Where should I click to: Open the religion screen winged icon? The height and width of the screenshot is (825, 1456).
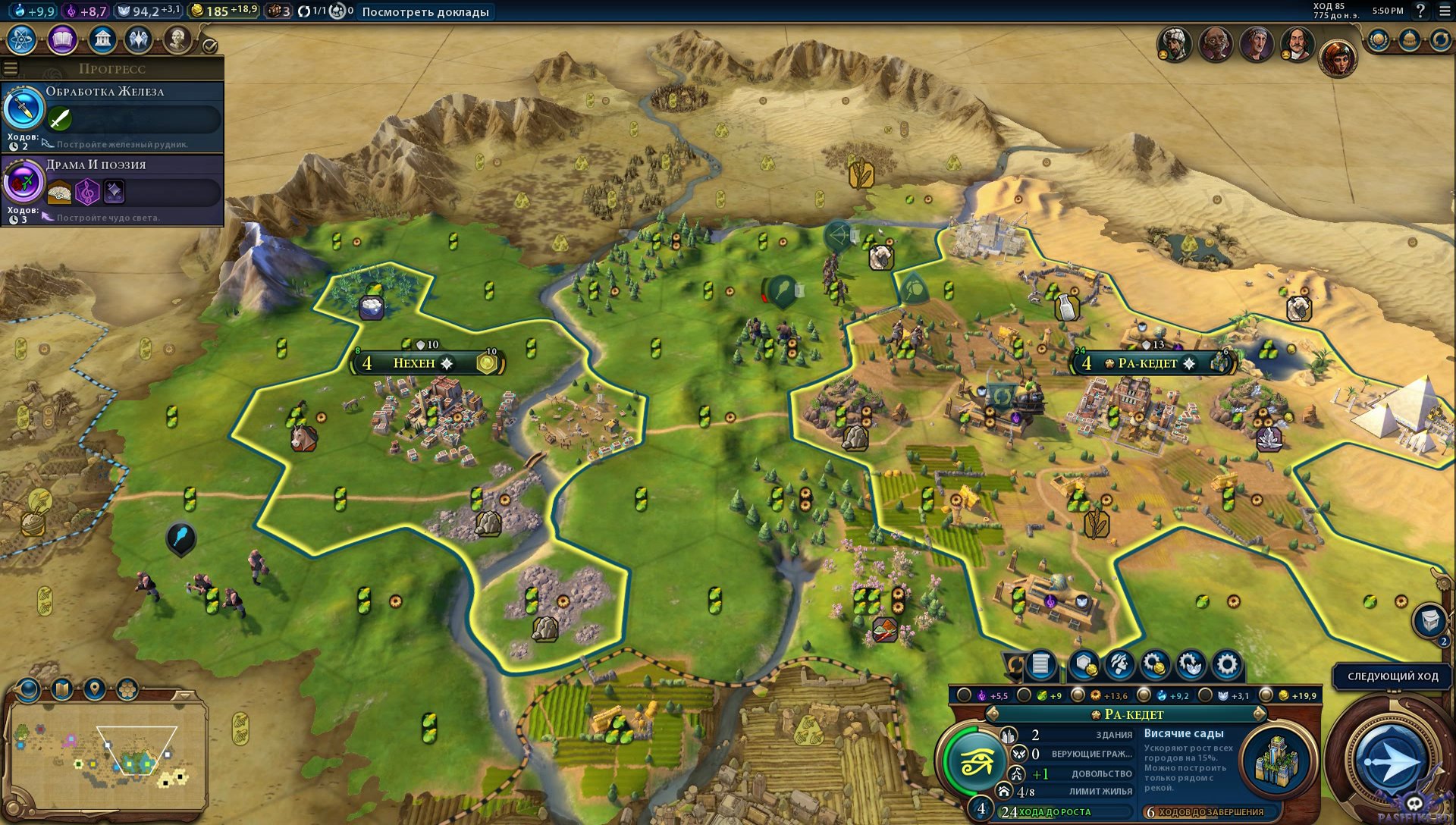139,39
